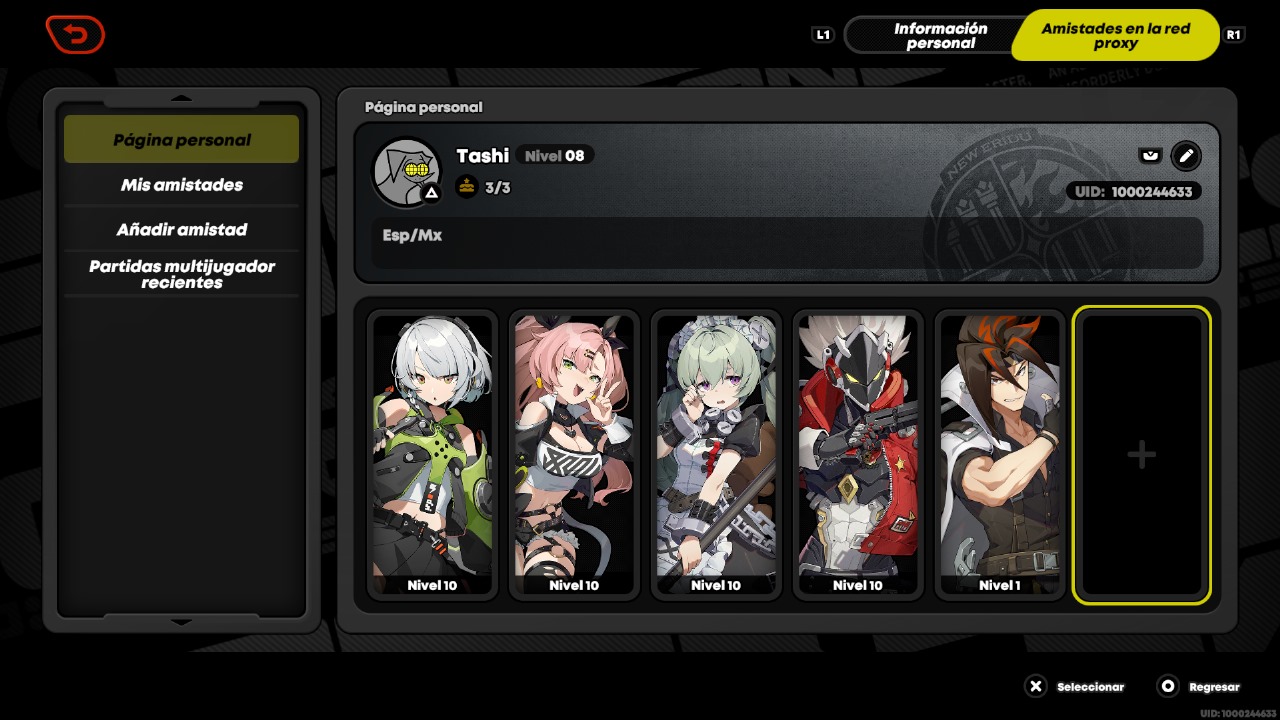This screenshot has width=1280, height=720.
Task: Click the UID 1000244633 badge
Action: [x=1135, y=191]
